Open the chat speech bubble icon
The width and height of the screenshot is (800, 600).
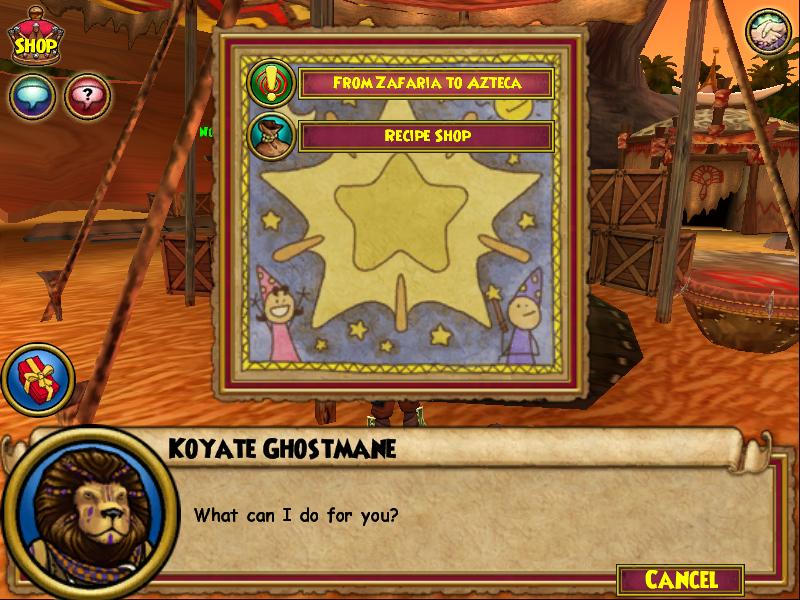32,97
